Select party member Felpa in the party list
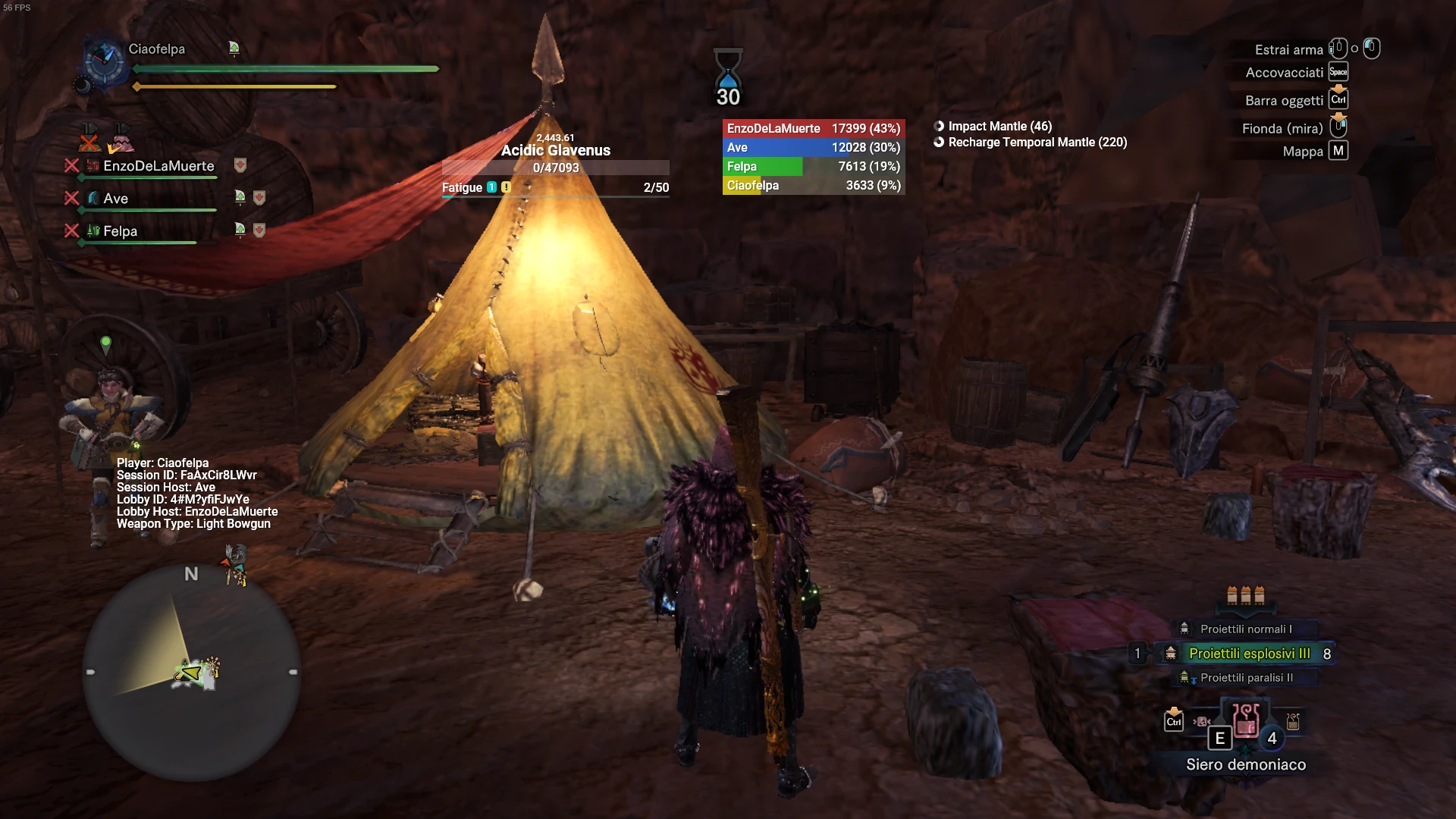Screen dimensions: 1456x819 tap(120, 231)
